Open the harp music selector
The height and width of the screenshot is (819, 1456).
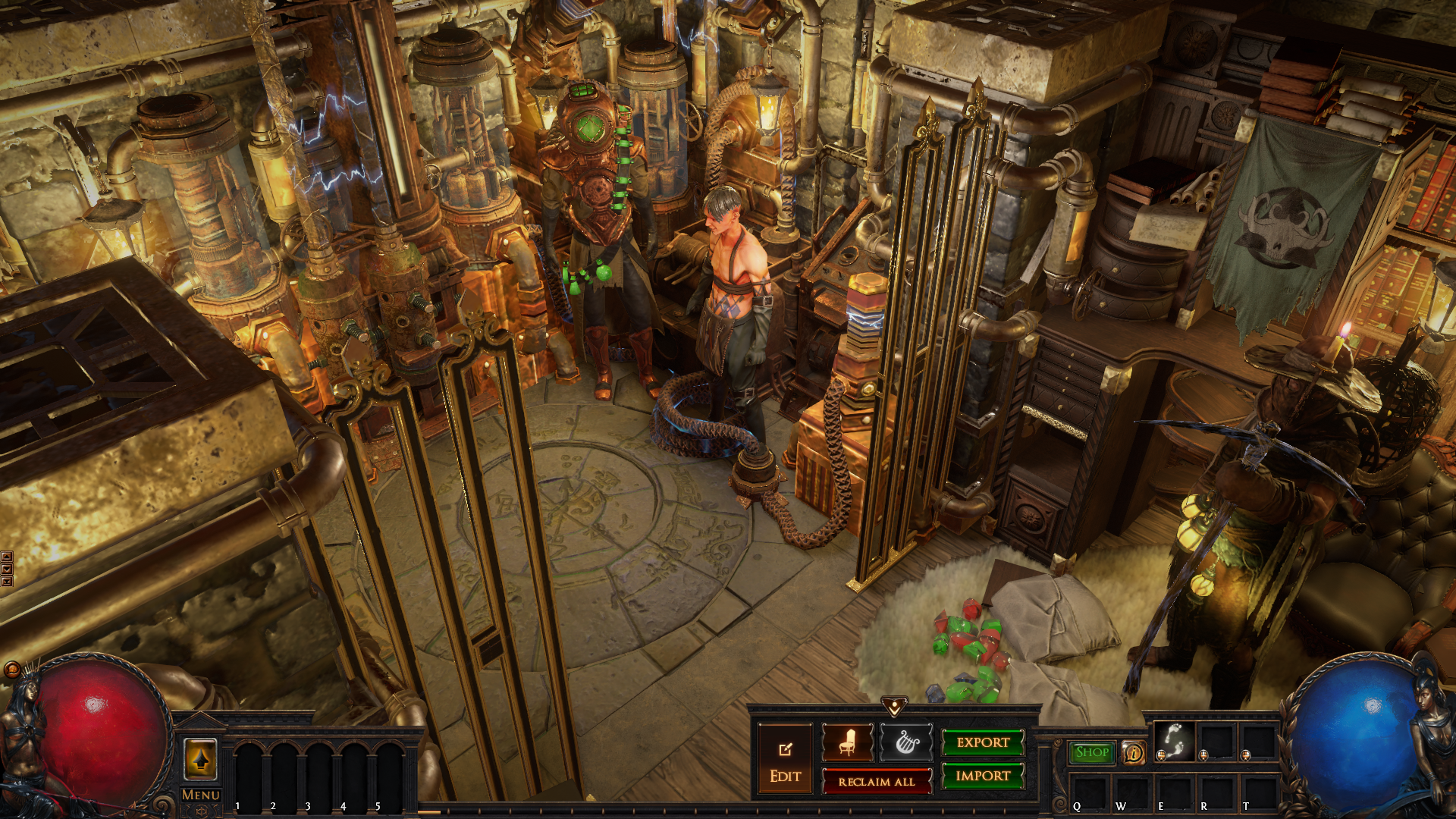coord(906,743)
